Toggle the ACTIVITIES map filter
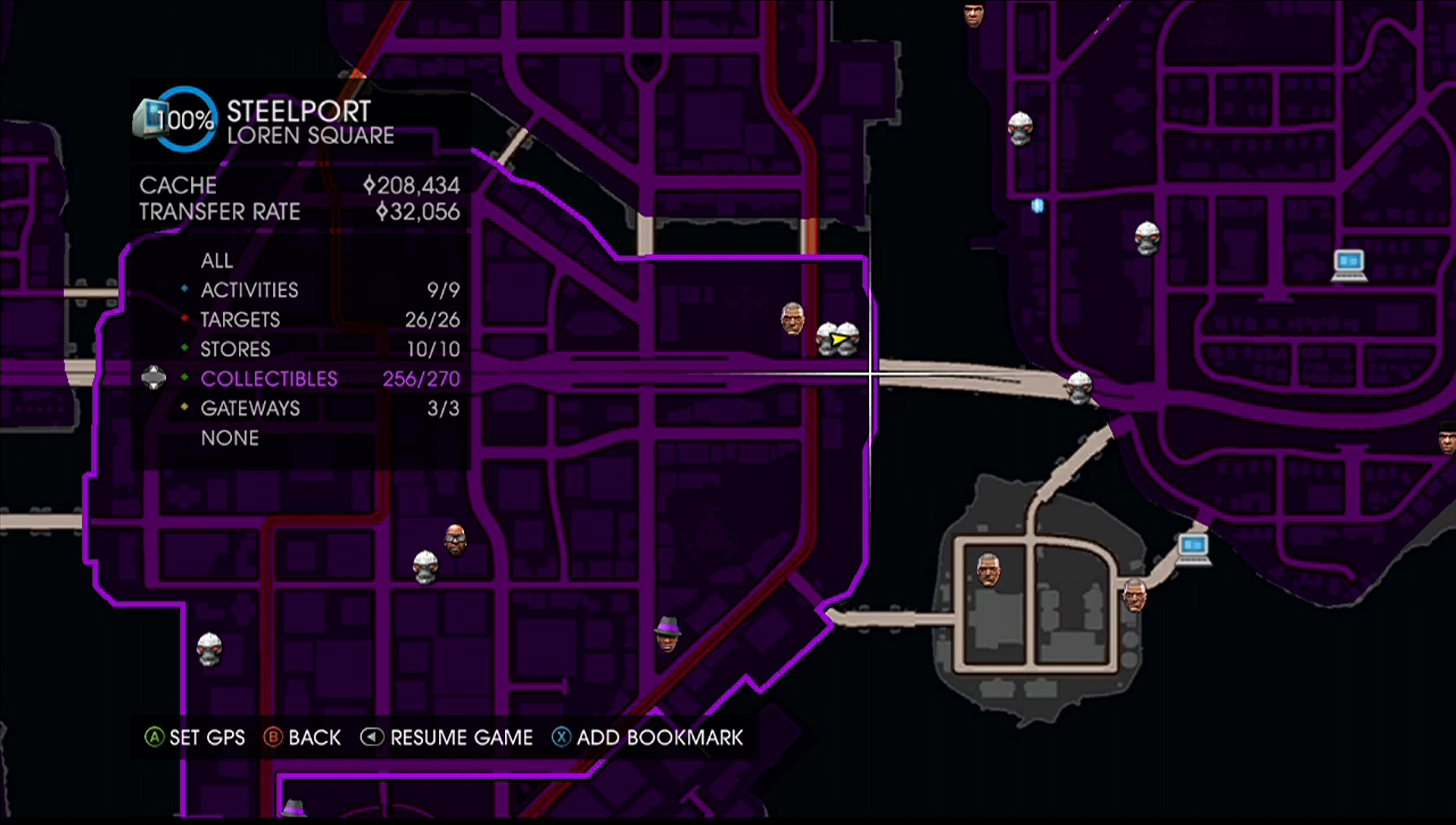This screenshot has width=1456, height=825. coord(249,290)
